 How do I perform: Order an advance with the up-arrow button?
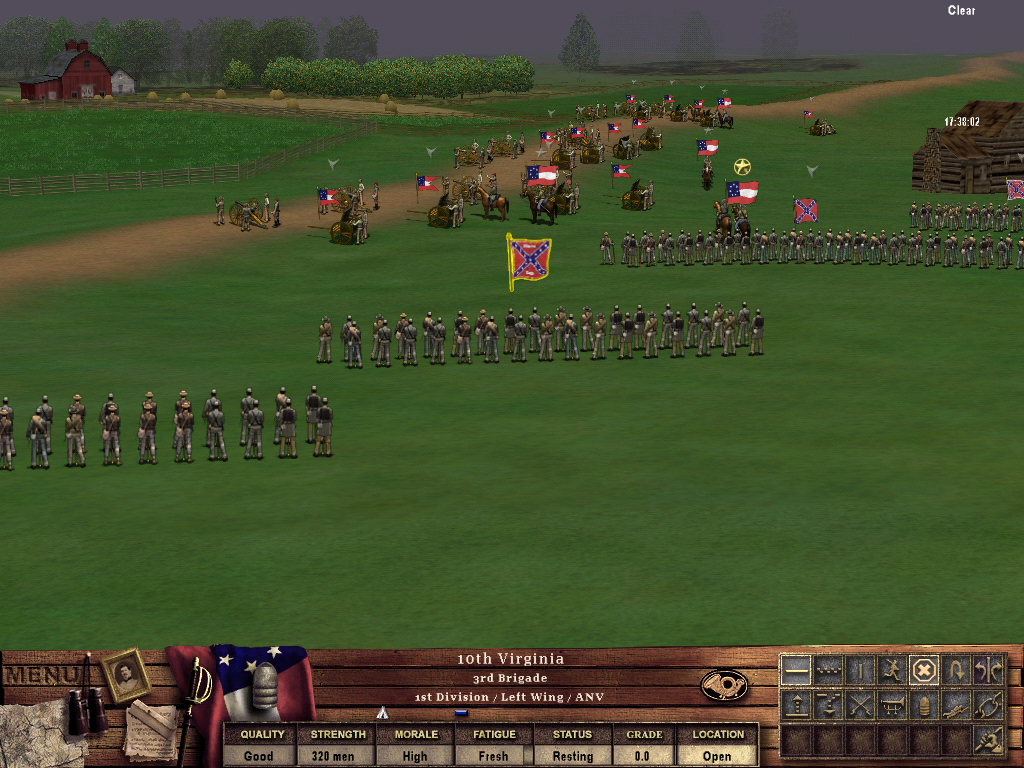click(x=796, y=705)
